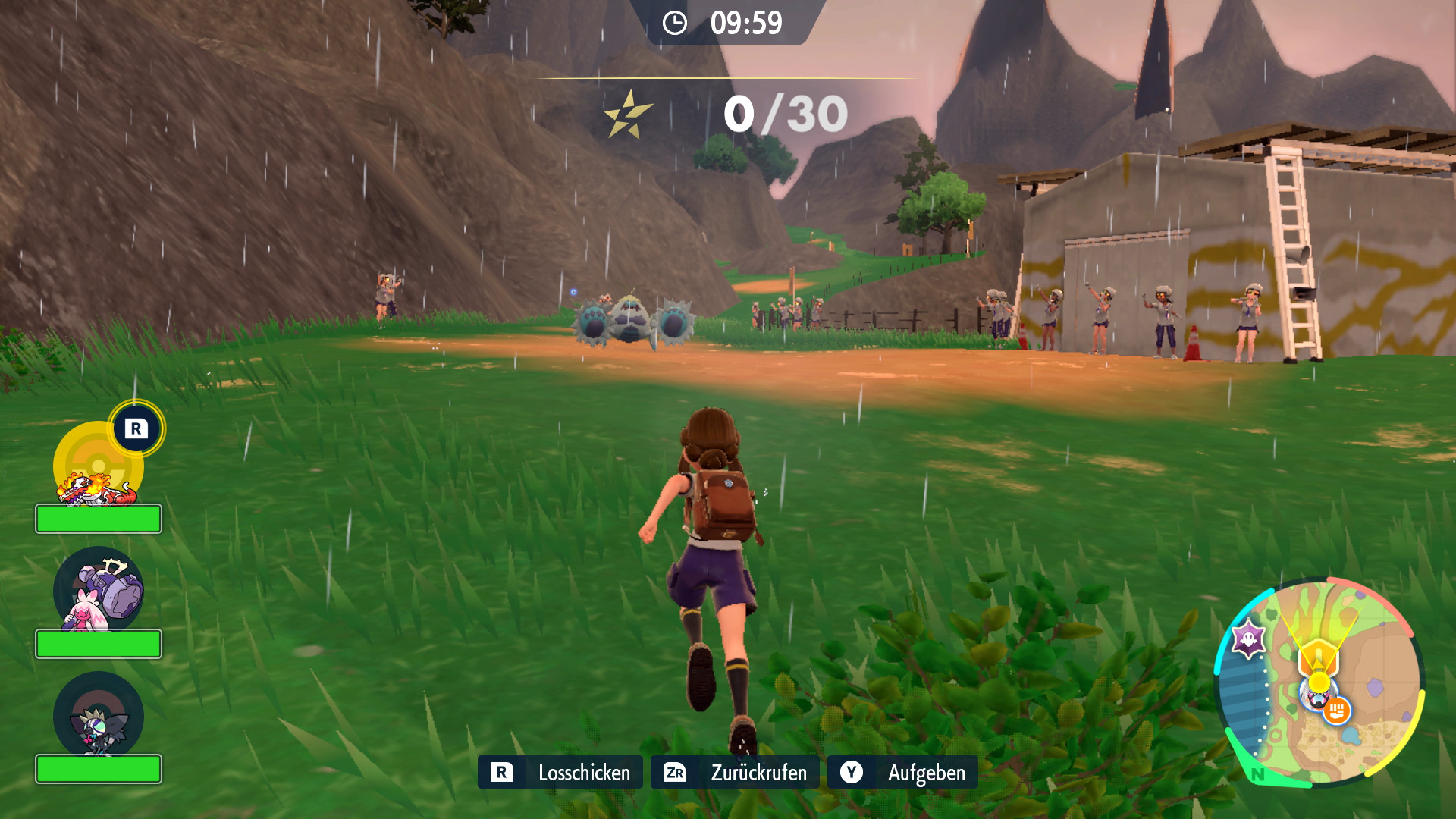This screenshot has height=819, width=1456.
Task: Click the purple star badge on the minimap
Action: tap(1248, 639)
